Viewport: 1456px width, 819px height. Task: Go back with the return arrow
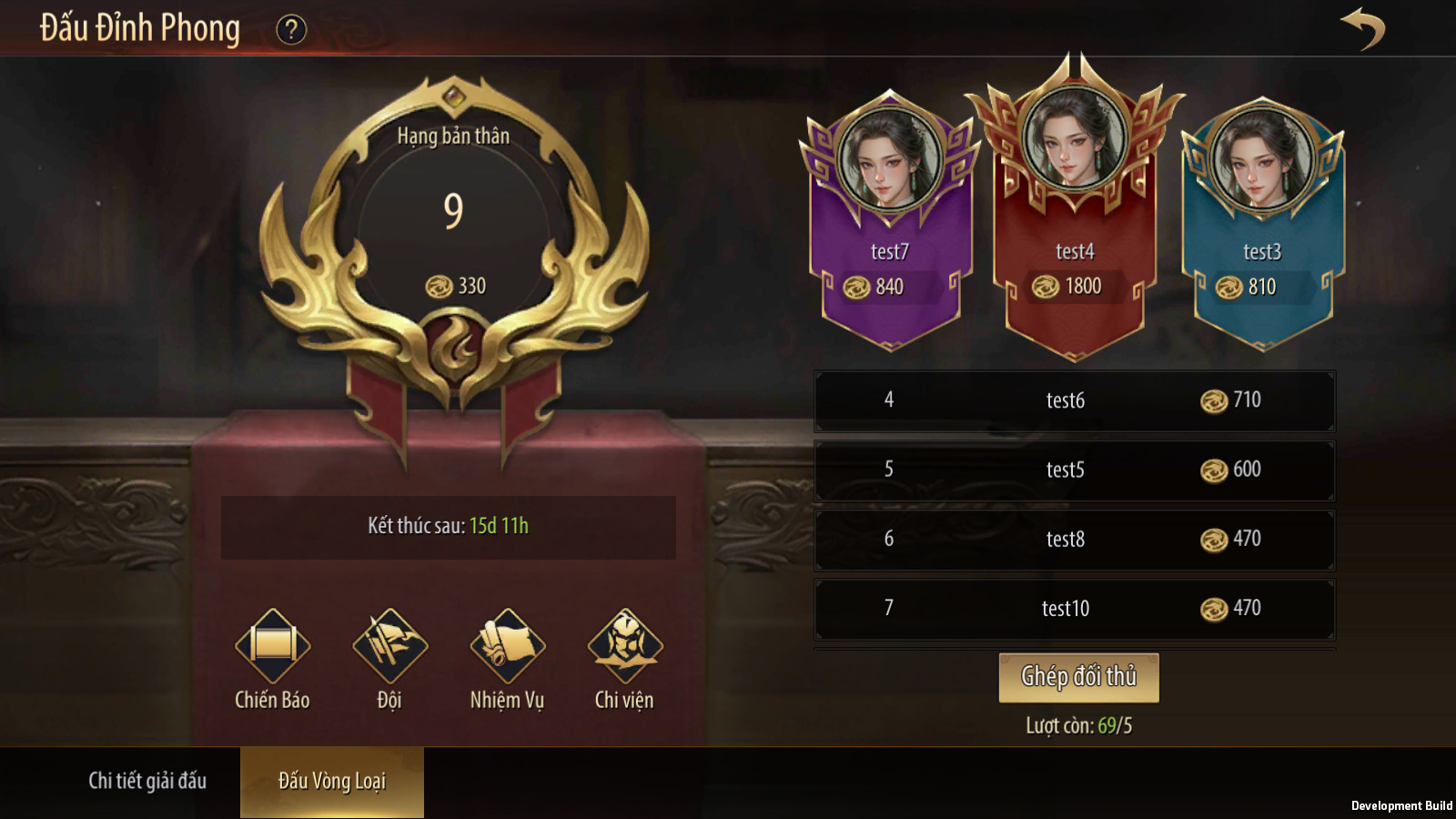1362,28
